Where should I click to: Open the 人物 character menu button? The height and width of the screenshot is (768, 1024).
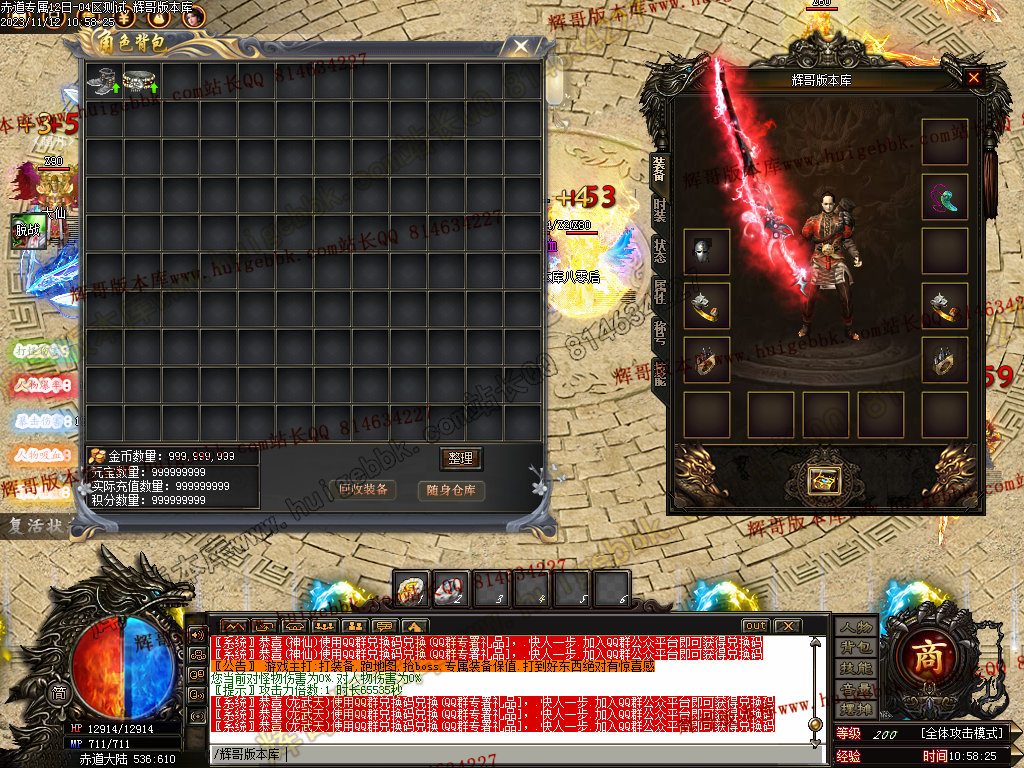tap(856, 627)
